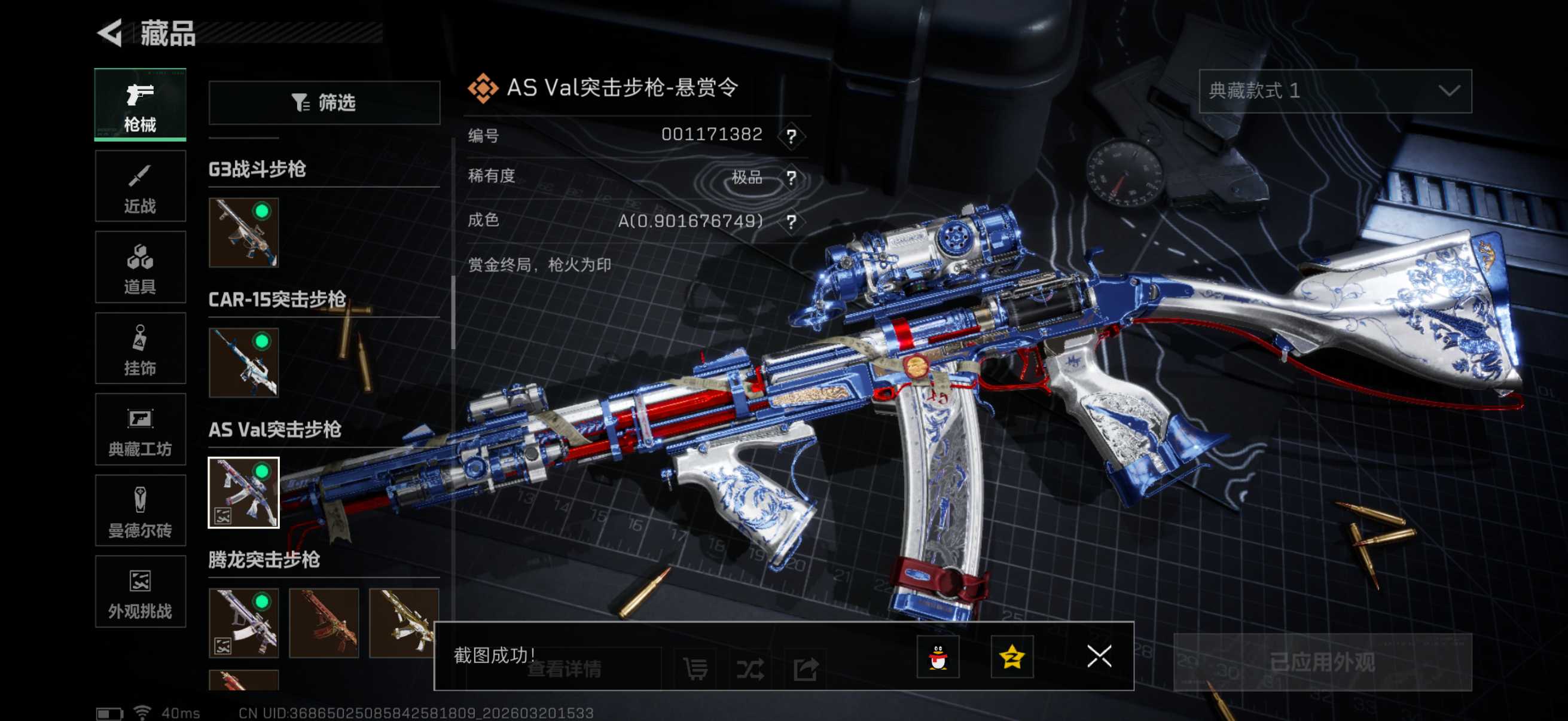This screenshot has width=1568, height=721.
Task: Open the 外观挑战 appearance challenge tab
Action: click(x=140, y=591)
